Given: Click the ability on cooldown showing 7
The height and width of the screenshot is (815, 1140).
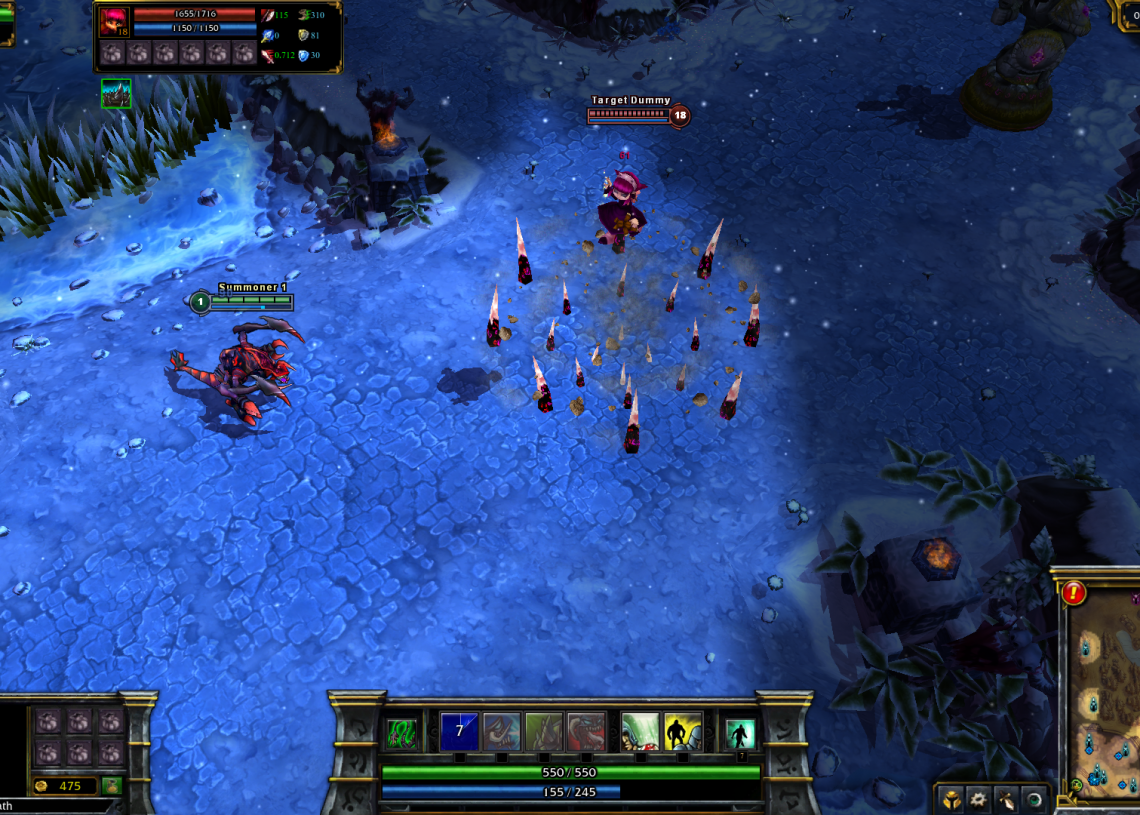Looking at the screenshot, I should [459, 732].
